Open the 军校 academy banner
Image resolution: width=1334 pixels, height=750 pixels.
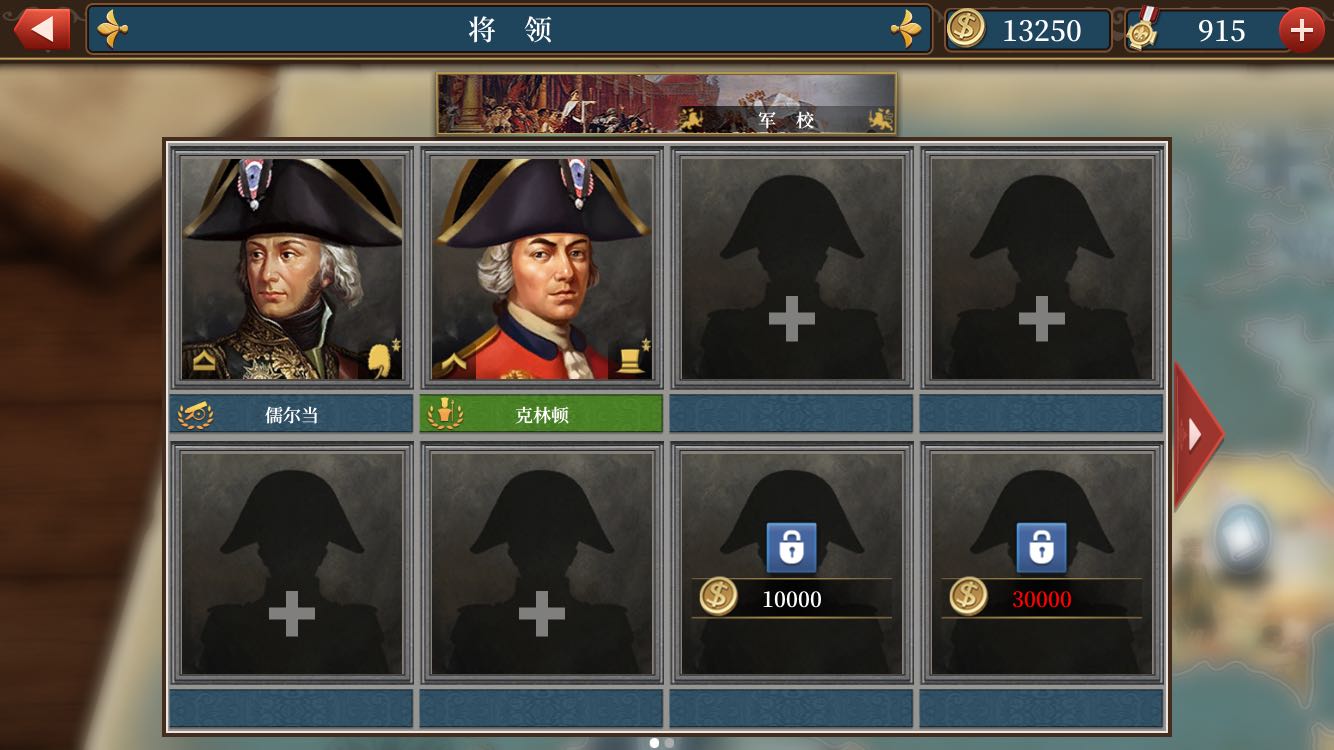(666, 104)
